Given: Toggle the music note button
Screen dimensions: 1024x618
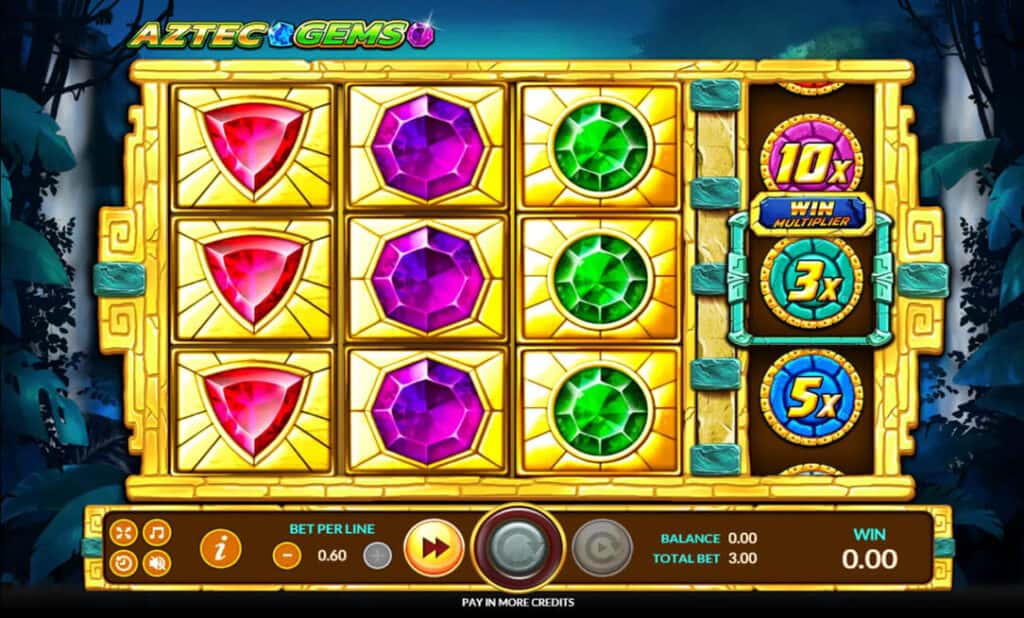Looking at the screenshot, I should pos(156,532).
